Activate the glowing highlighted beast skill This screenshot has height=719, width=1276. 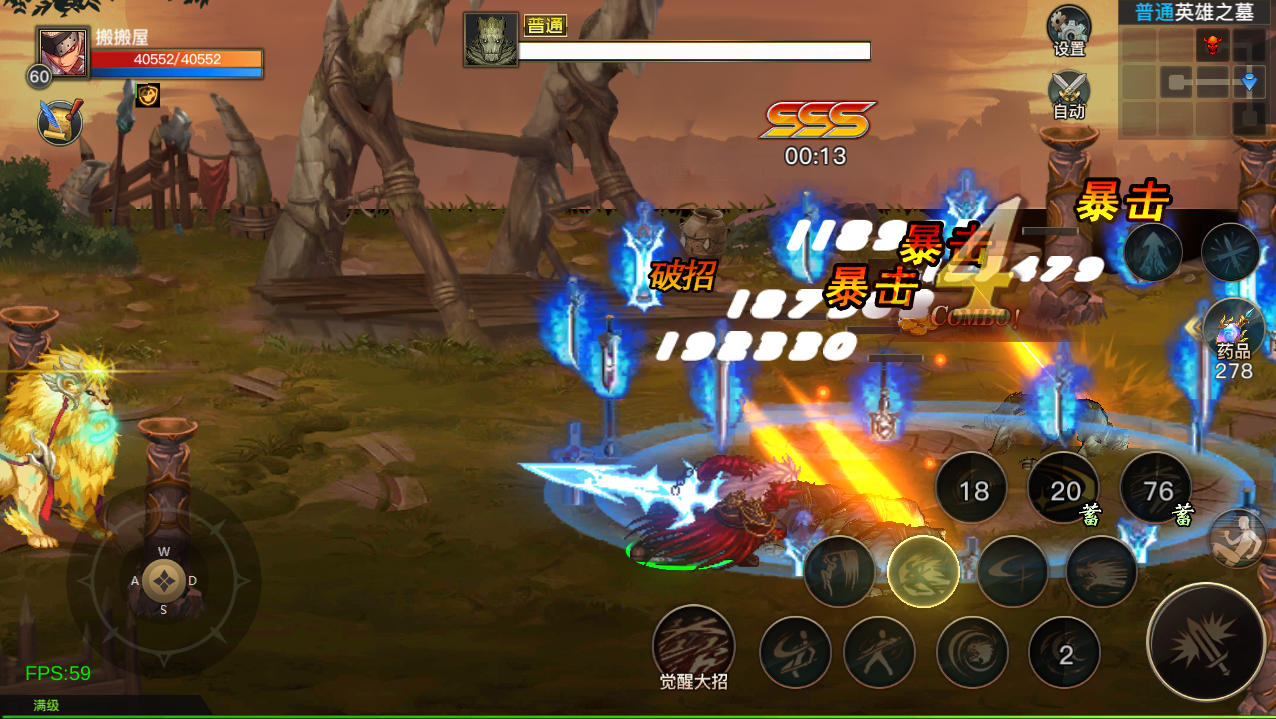click(x=923, y=571)
